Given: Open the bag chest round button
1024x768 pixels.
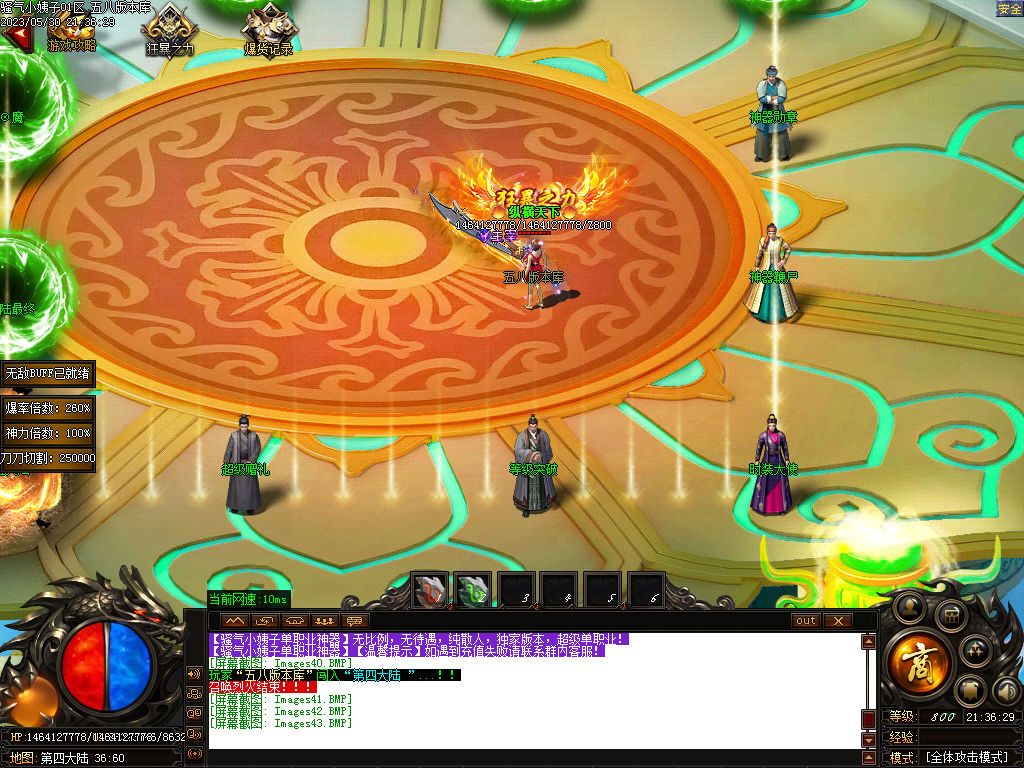Looking at the screenshot, I should coord(951,616).
